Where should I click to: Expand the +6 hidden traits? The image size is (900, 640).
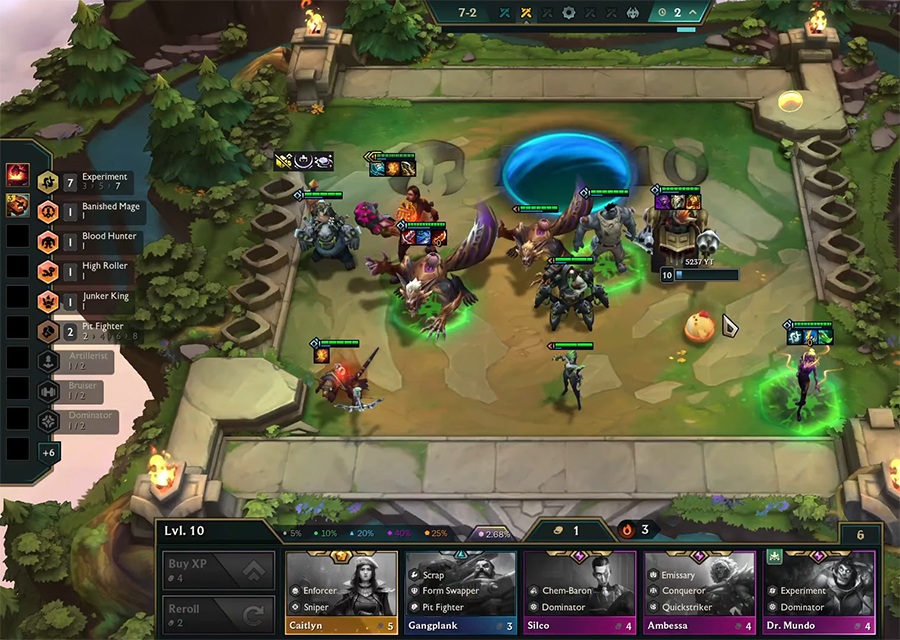(x=48, y=452)
